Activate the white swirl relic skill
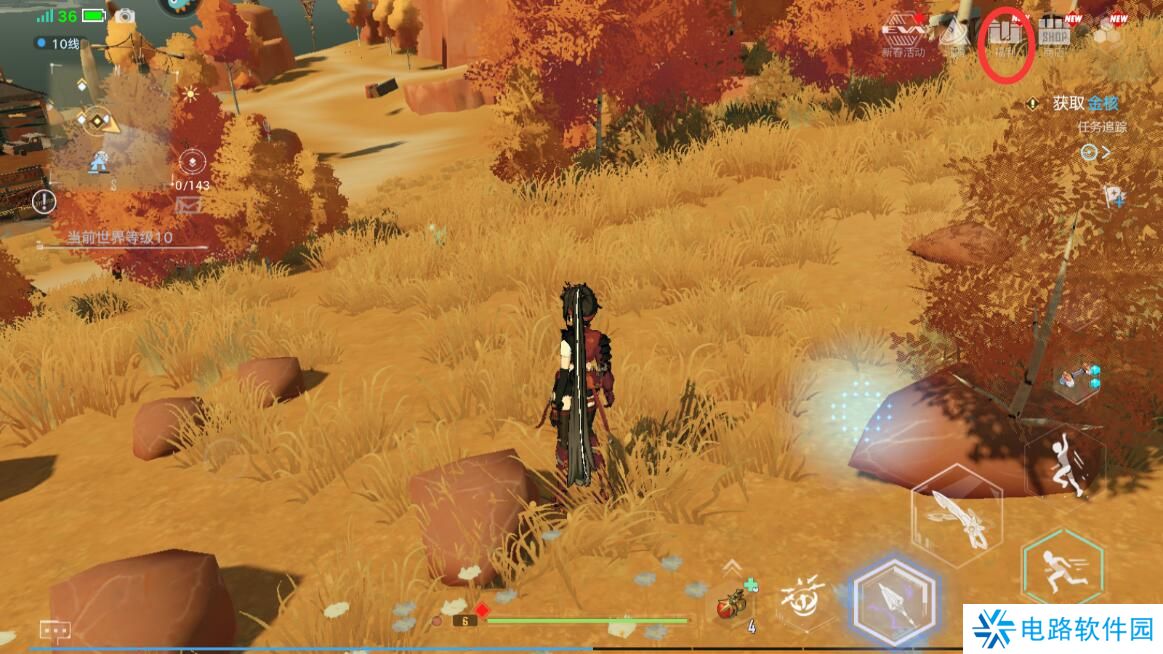The height and width of the screenshot is (654, 1163). (x=806, y=597)
